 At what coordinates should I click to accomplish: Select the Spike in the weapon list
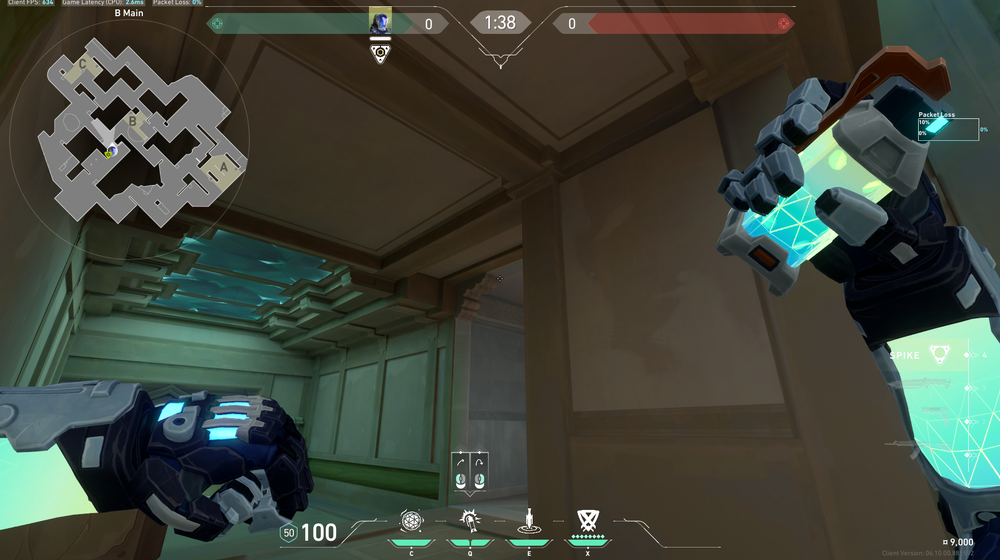coord(940,354)
